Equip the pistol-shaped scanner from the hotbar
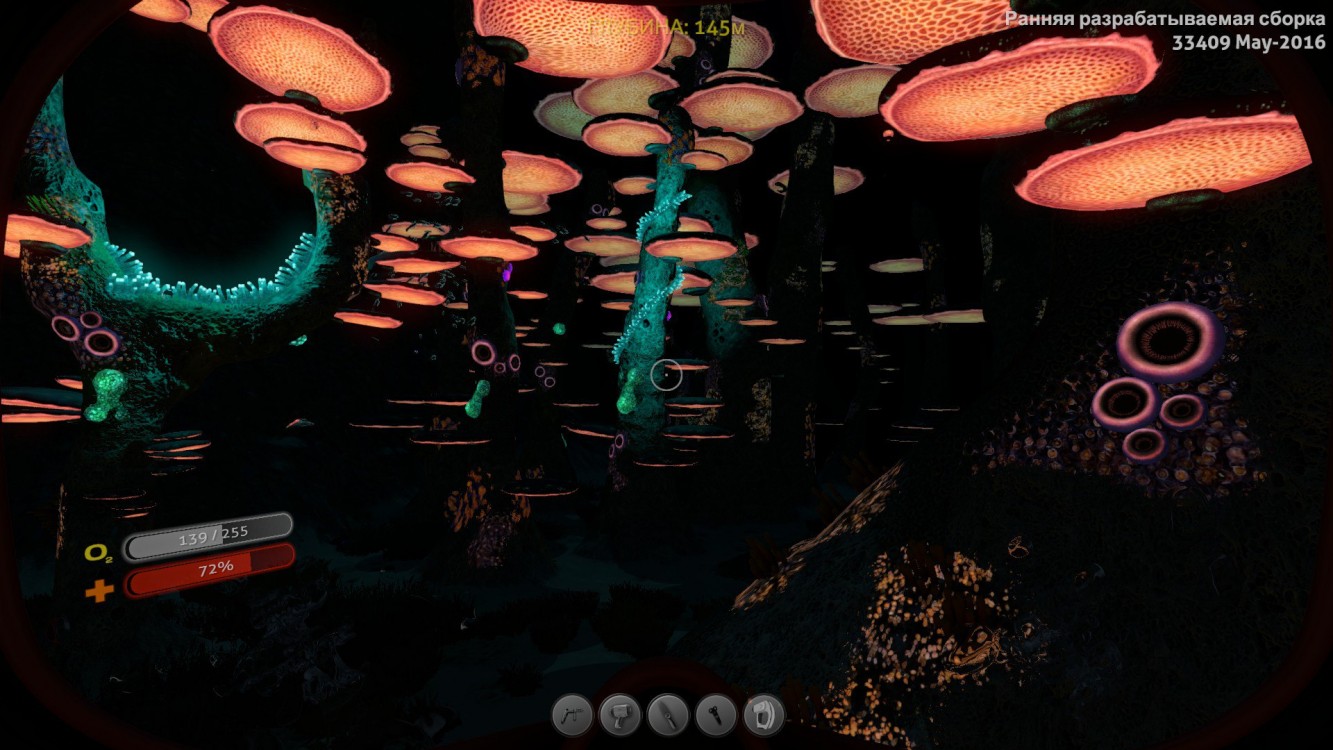This screenshot has width=1333, height=750. (x=620, y=716)
